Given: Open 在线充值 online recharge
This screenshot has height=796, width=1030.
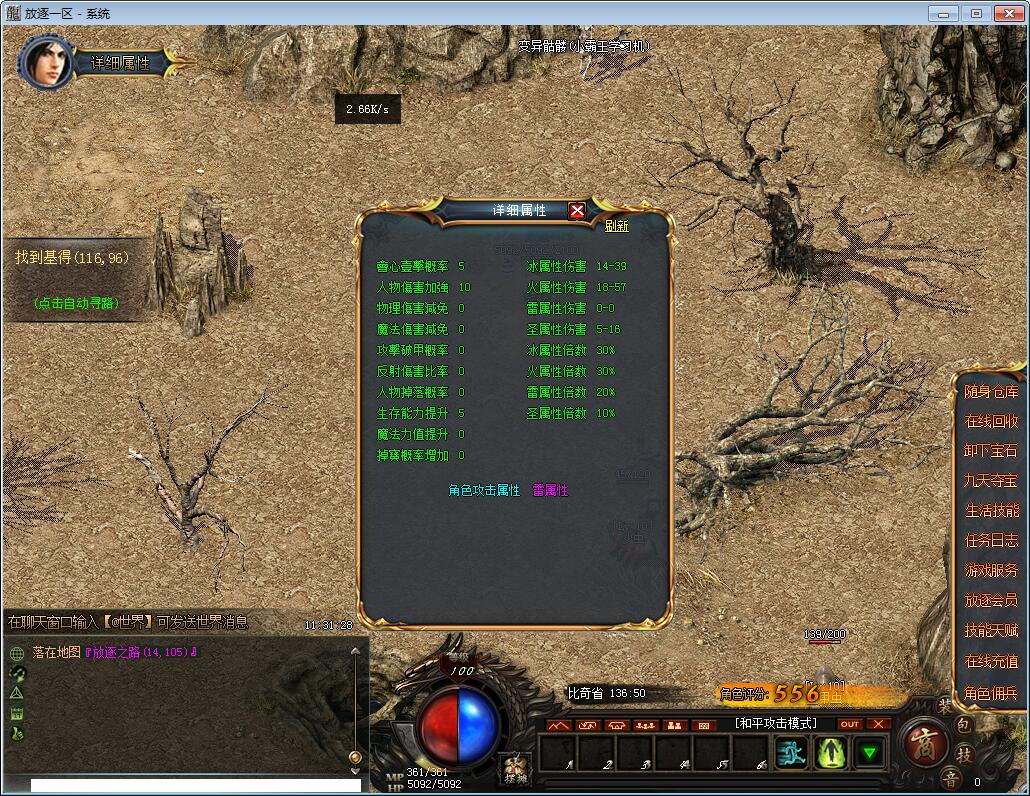Looking at the screenshot, I should (x=991, y=662).
